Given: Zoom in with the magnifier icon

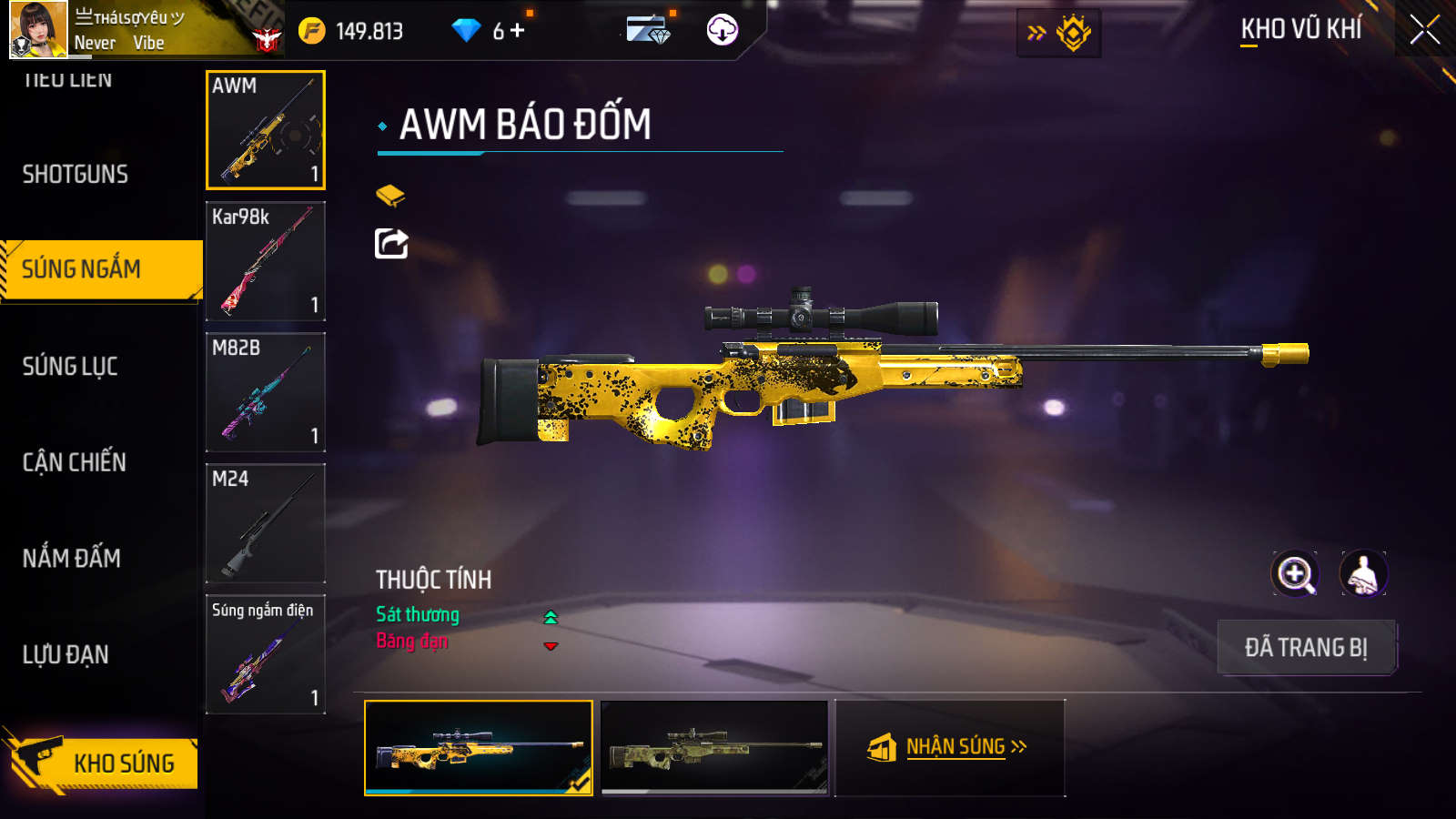Looking at the screenshot, I should (x=1295, y=574).
